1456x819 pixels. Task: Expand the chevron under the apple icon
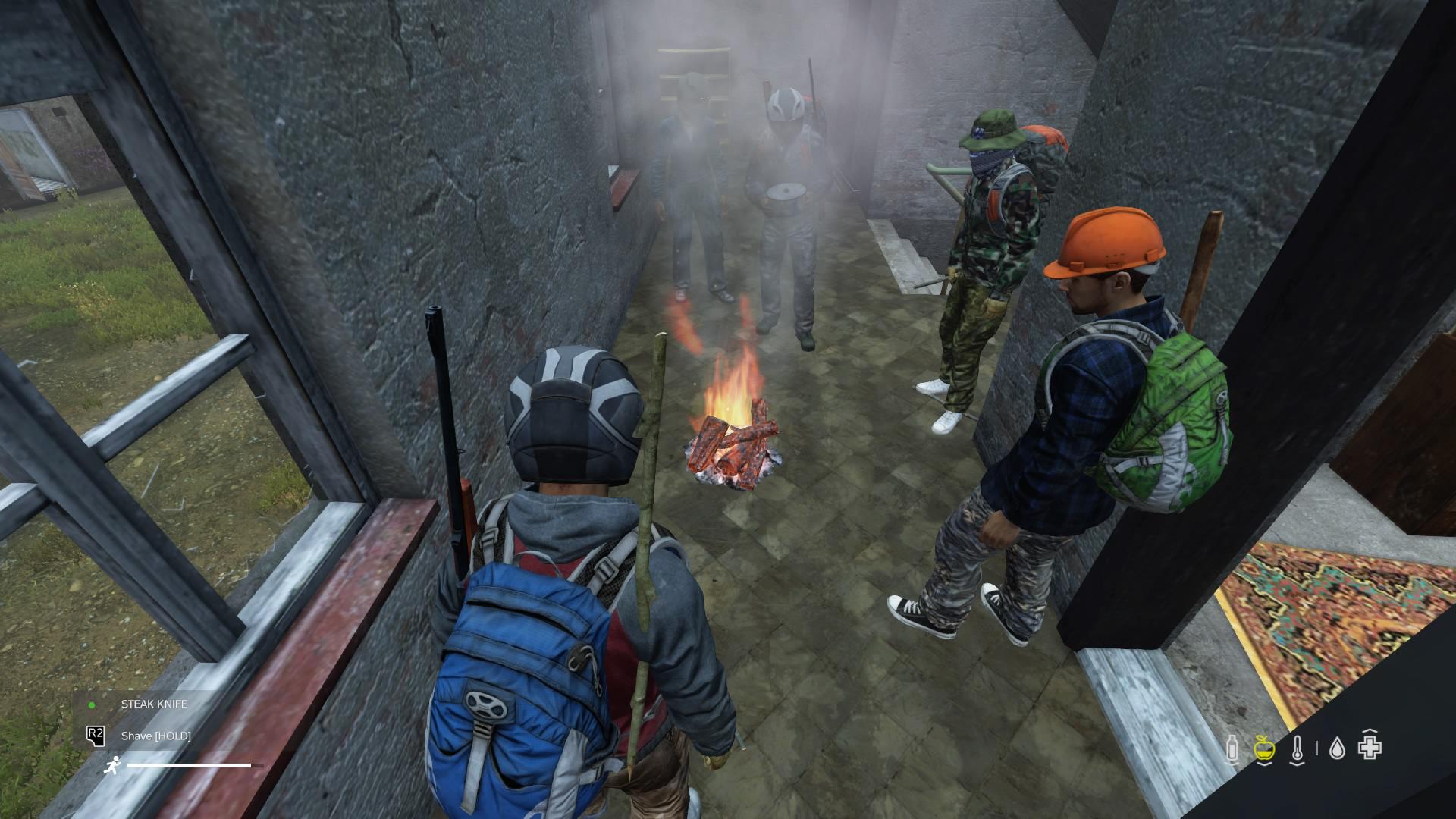[1263, 764]
